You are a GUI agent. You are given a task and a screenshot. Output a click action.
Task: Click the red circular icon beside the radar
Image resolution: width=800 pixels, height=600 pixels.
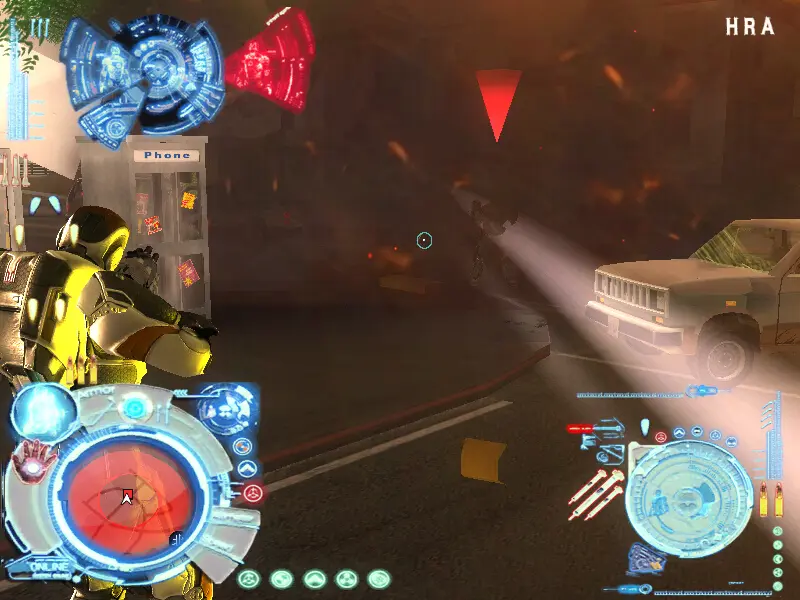click(252, 492)
